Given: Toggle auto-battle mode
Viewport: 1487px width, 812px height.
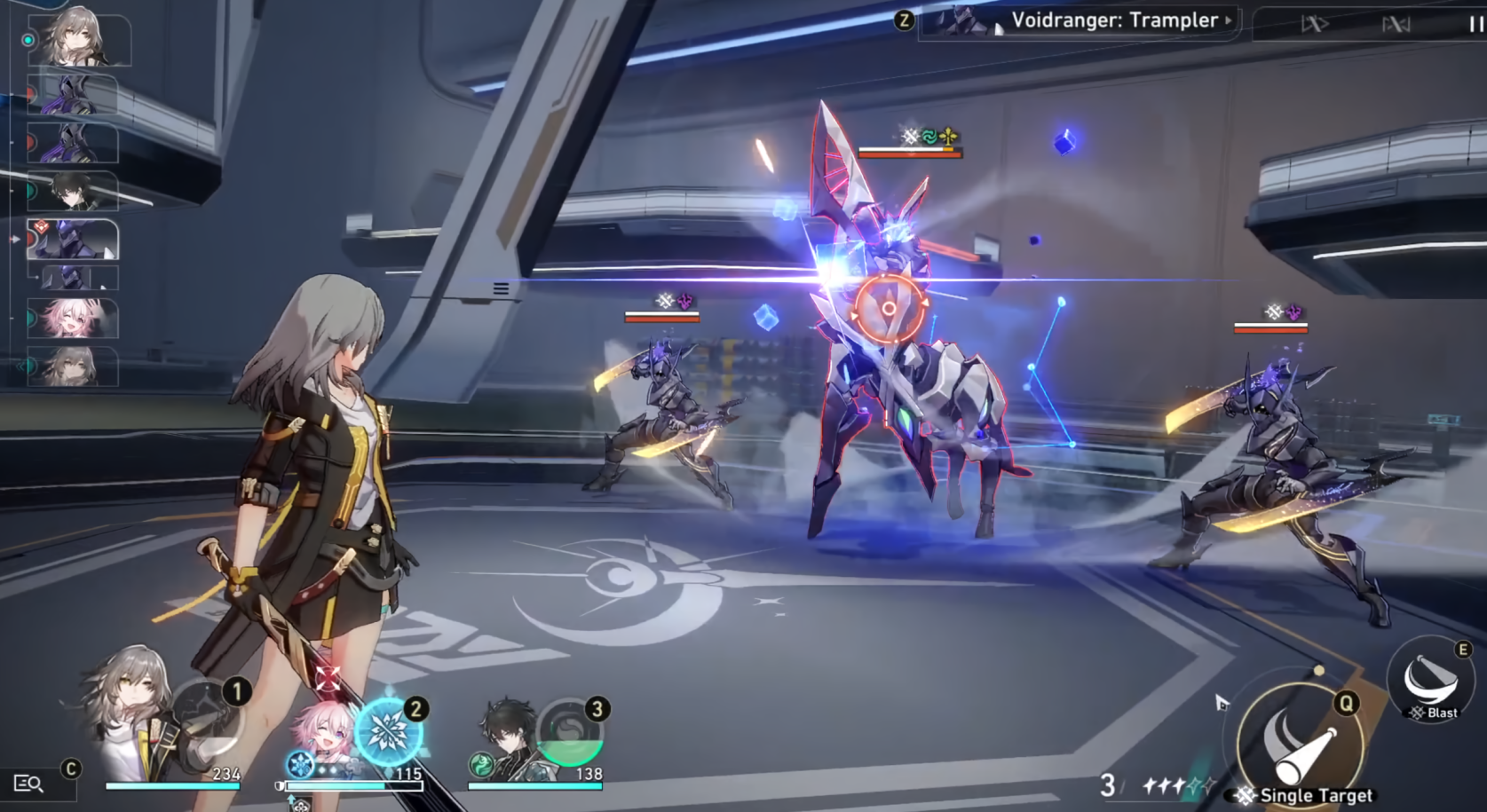Looking at the screenshot, I should pyautogui.click(x=1396, y=24).
